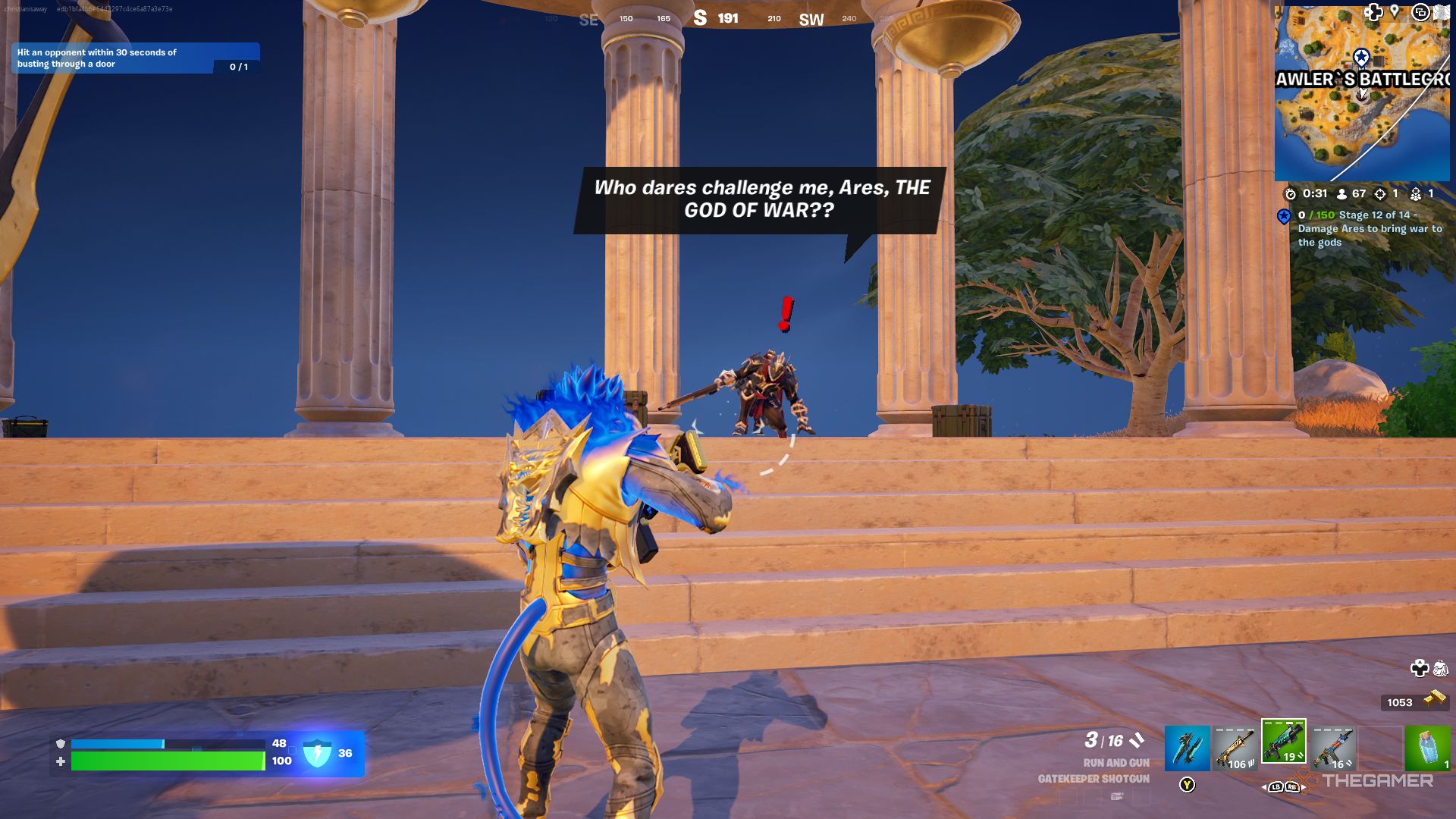Viewport: 1456px width, 819px height.
Task: Toggle the fullscreen map icon on the minimap
Action: 1421,13
